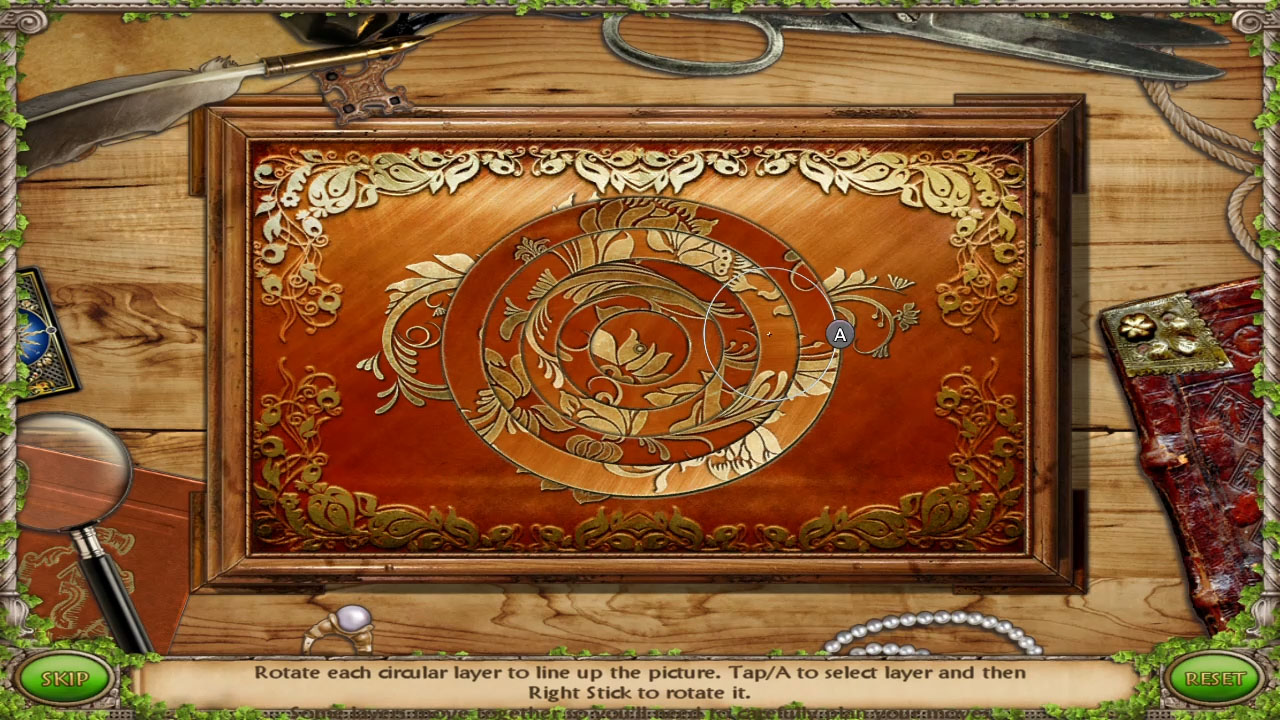The image size is (1280, 720).
Task: Click the wooden picture frame edge
Action: click(640, 110)
